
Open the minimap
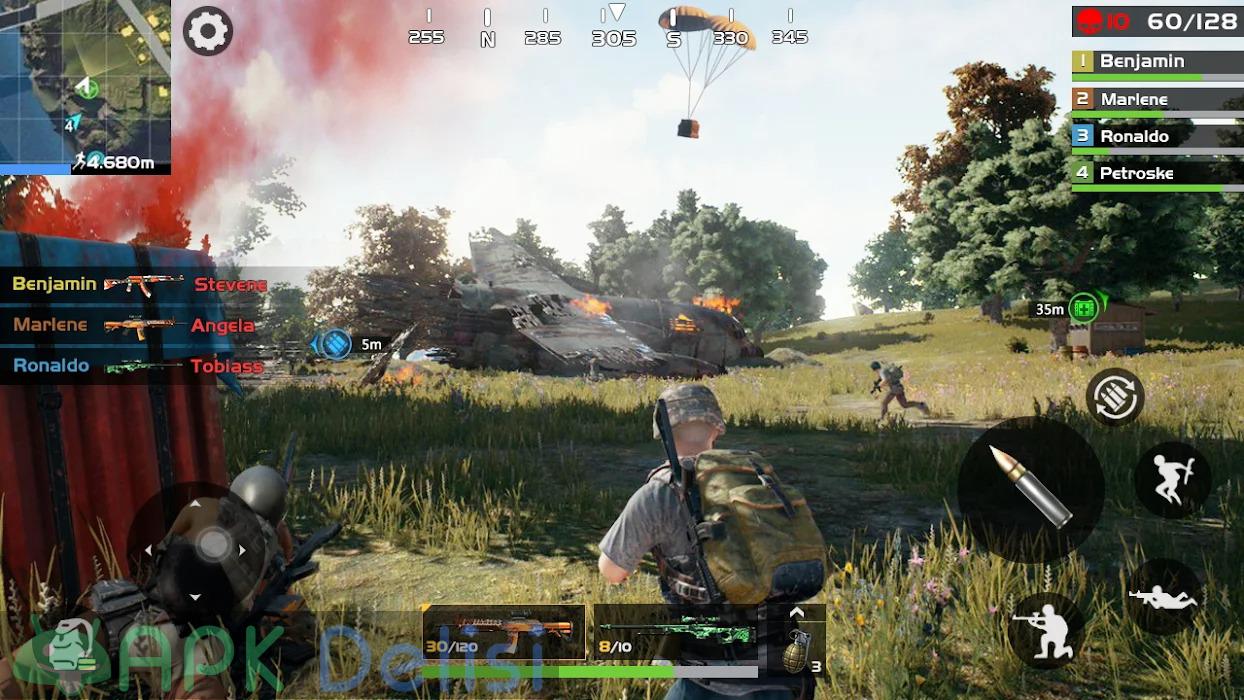pos(85,87)
